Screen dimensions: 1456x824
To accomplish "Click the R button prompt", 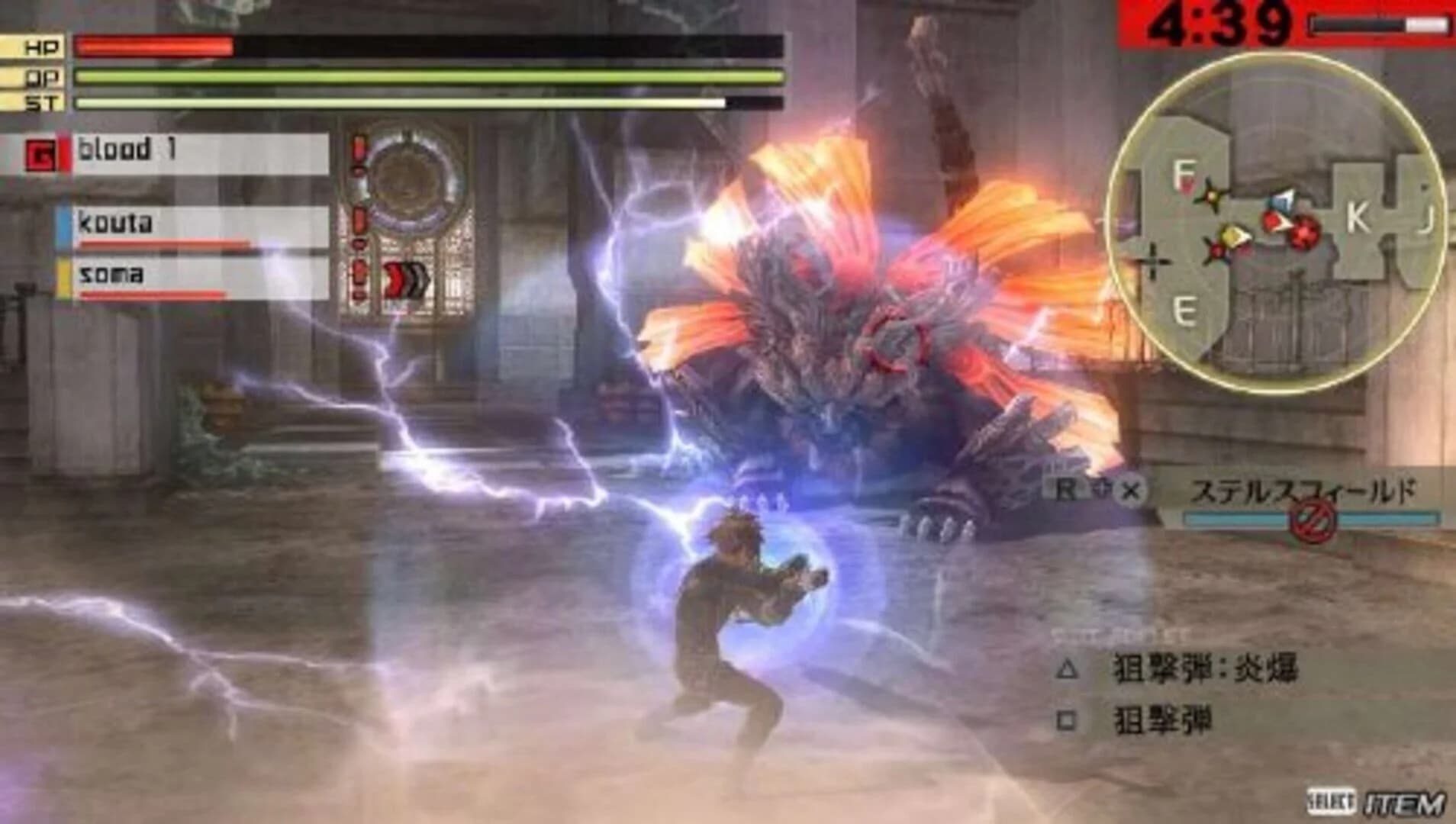I will [x=1067, y=488].
